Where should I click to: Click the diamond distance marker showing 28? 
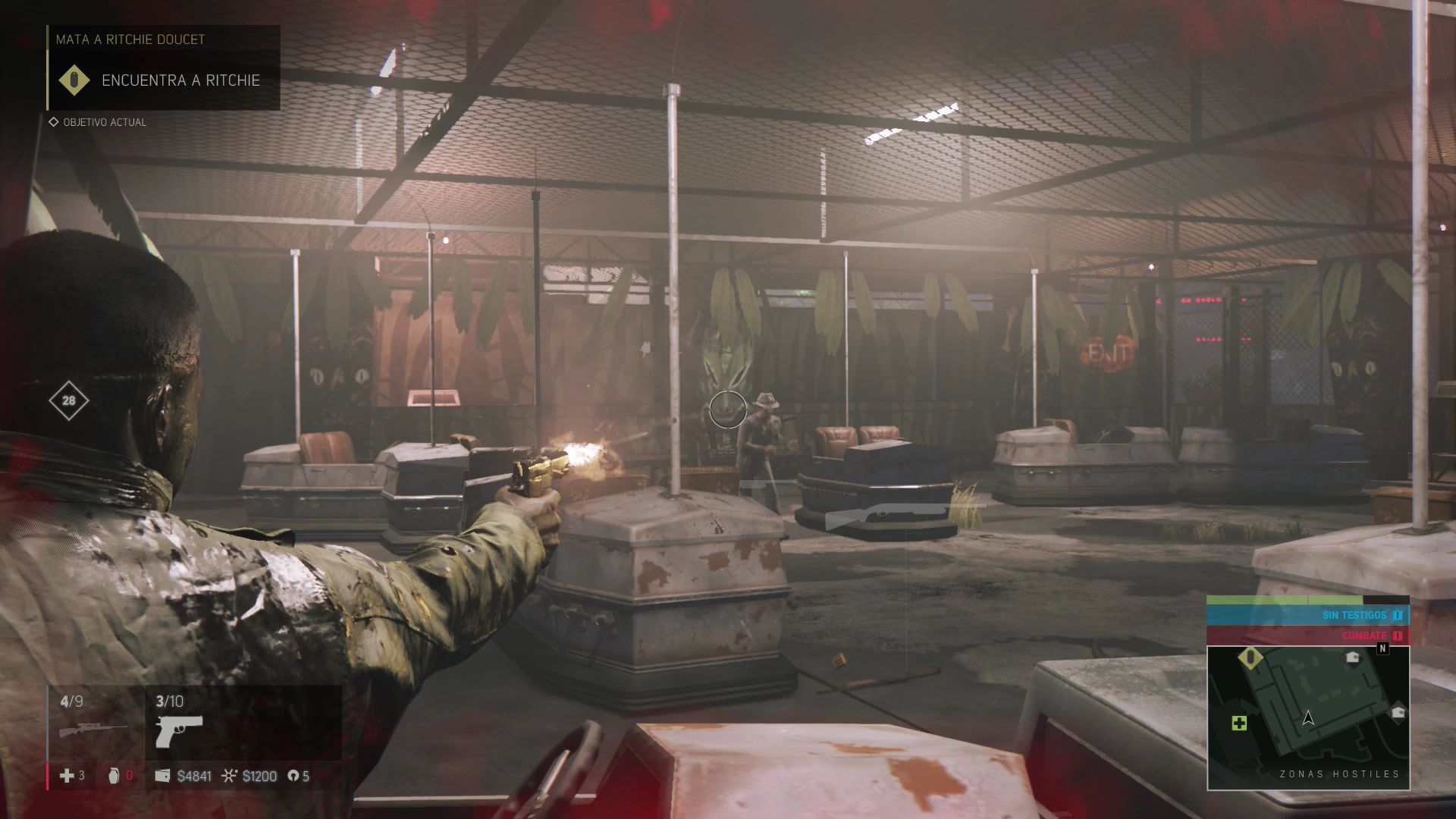[69, 400]
